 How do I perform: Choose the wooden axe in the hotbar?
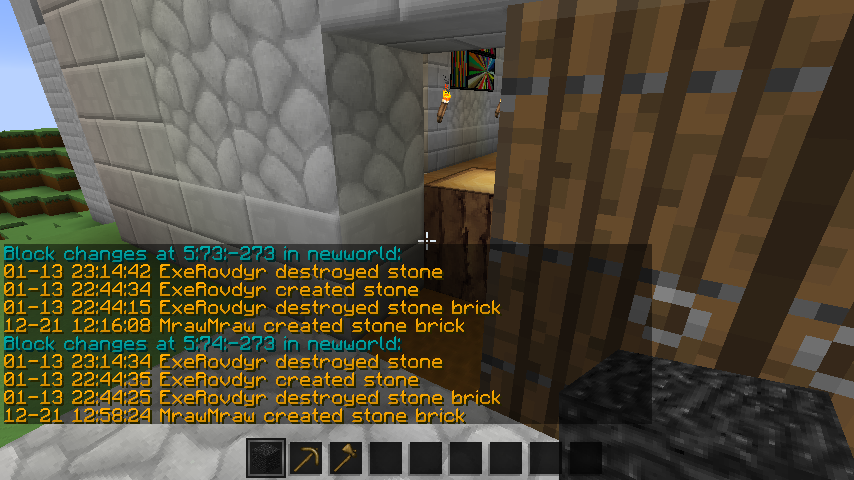point(346,459)
